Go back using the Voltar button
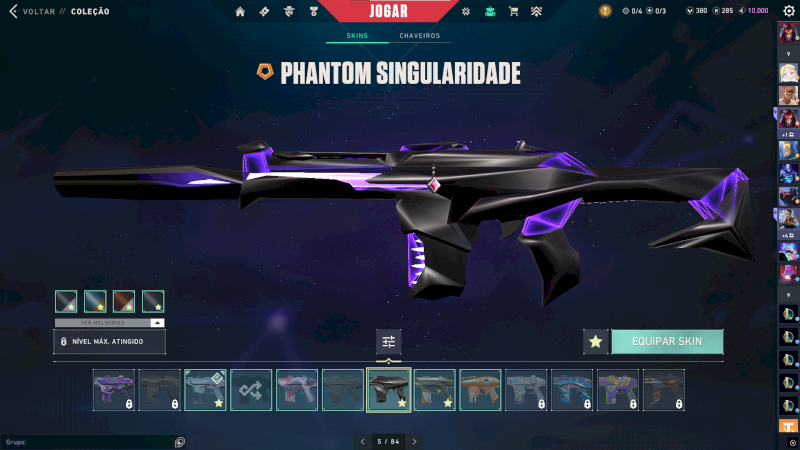The width and height of the screenshot is (800, 450). (32, 12)
